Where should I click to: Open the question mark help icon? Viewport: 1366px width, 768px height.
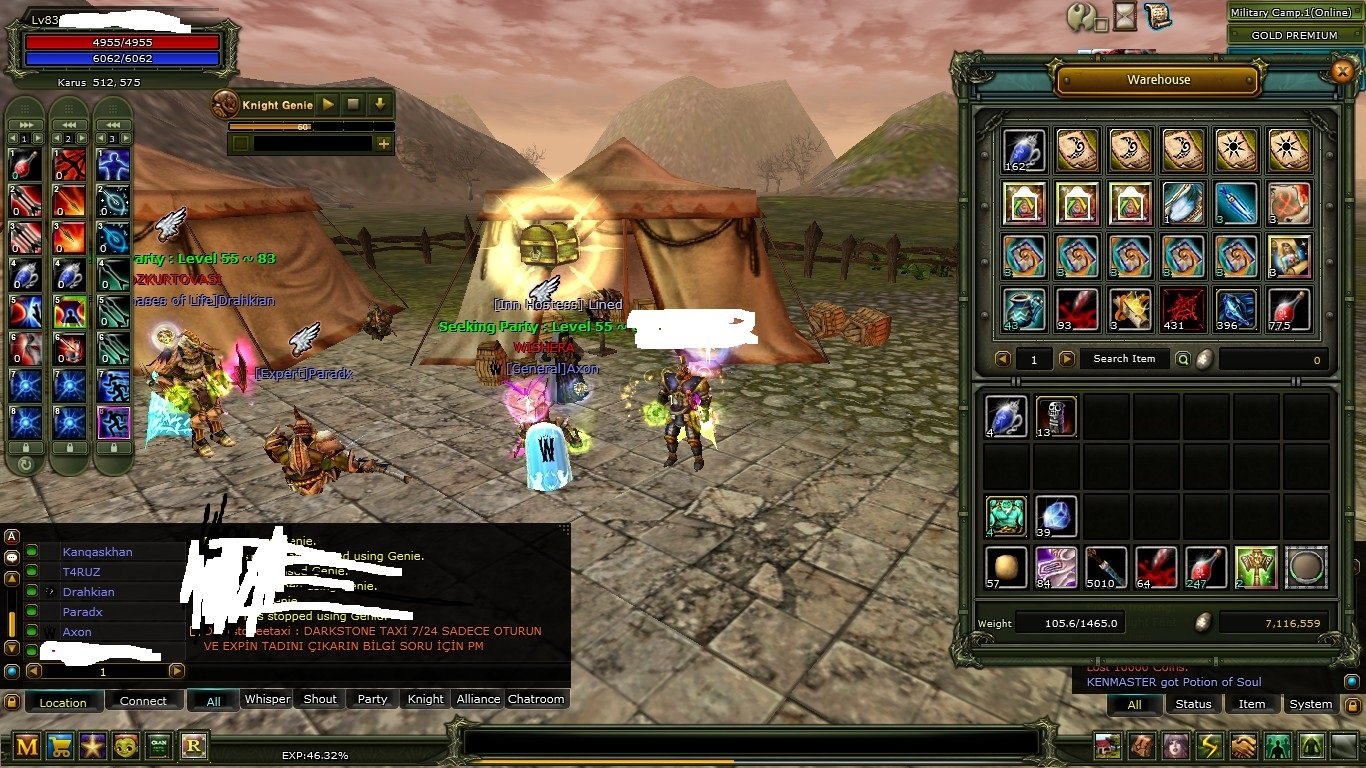1081,17
